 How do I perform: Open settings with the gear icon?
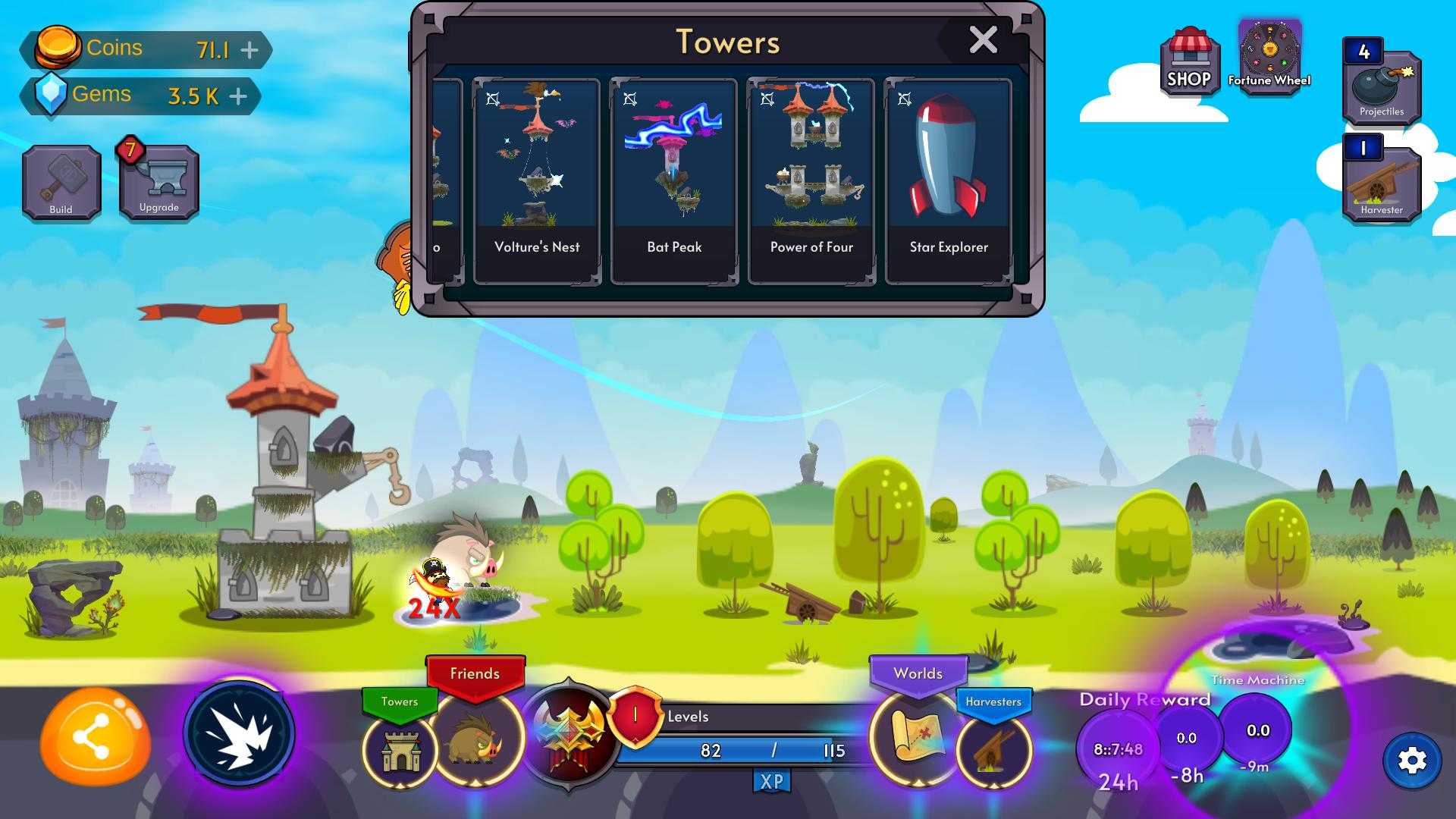[1412, 761]
